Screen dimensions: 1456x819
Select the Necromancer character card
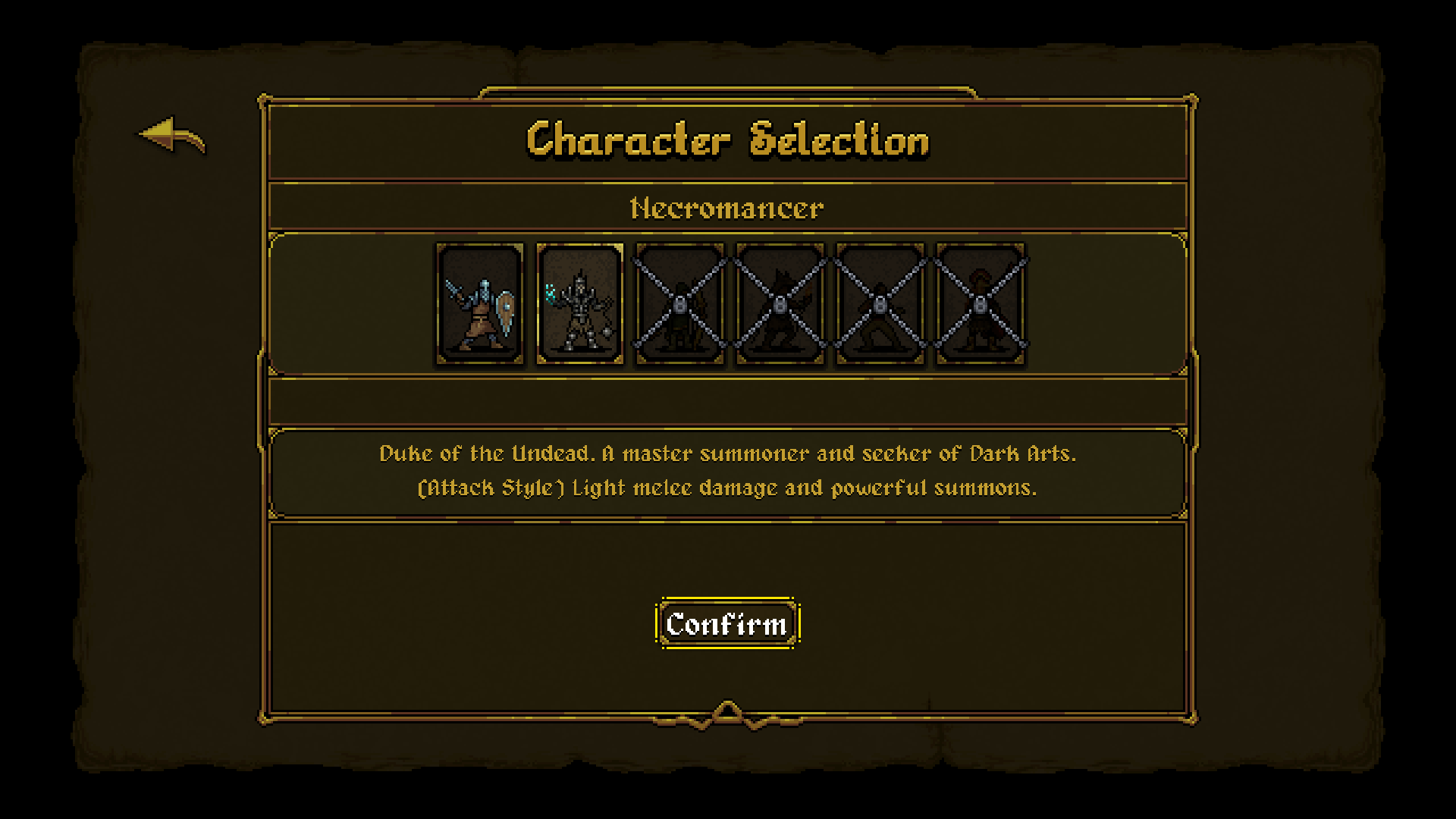[579, 303]
